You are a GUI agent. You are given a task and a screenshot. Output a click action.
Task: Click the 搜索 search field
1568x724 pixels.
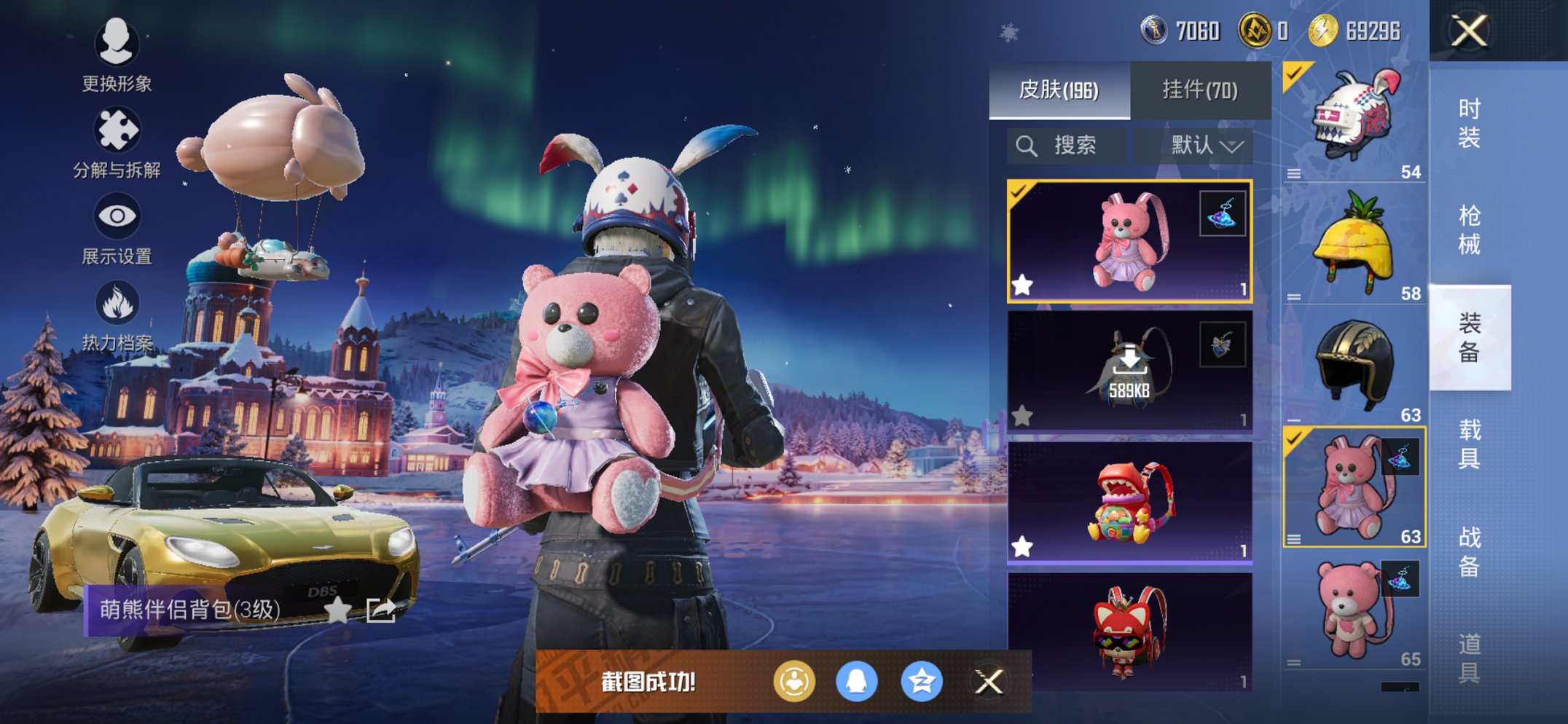1067,146
